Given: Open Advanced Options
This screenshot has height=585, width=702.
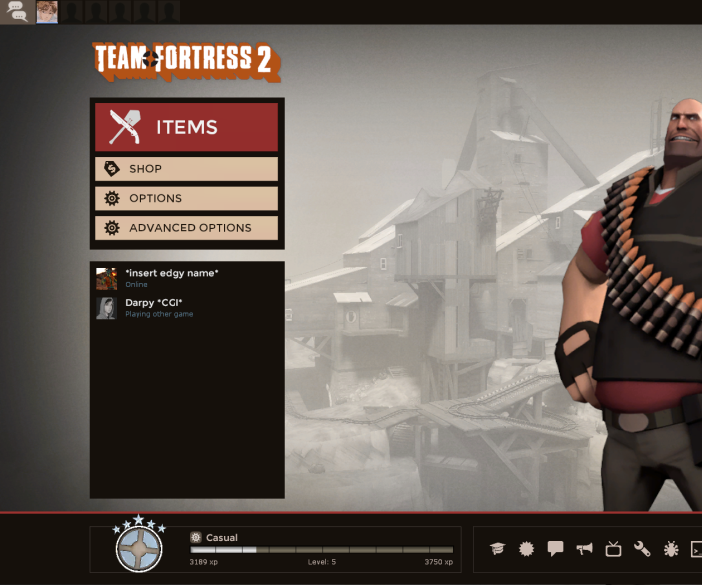Looking at the screenshot, I should [186, 228].
